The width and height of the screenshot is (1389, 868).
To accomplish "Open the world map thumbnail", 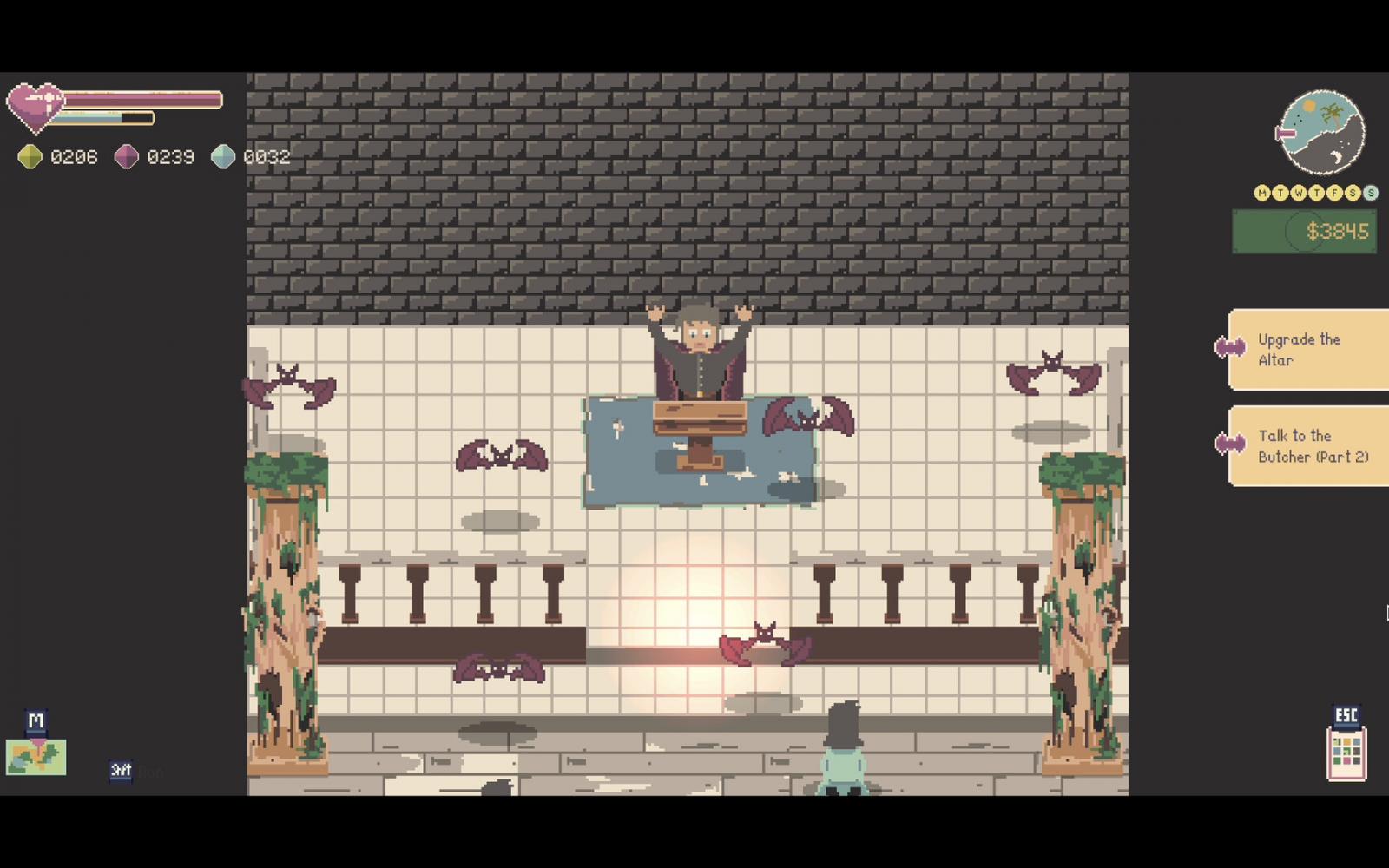I will point(36,757).
